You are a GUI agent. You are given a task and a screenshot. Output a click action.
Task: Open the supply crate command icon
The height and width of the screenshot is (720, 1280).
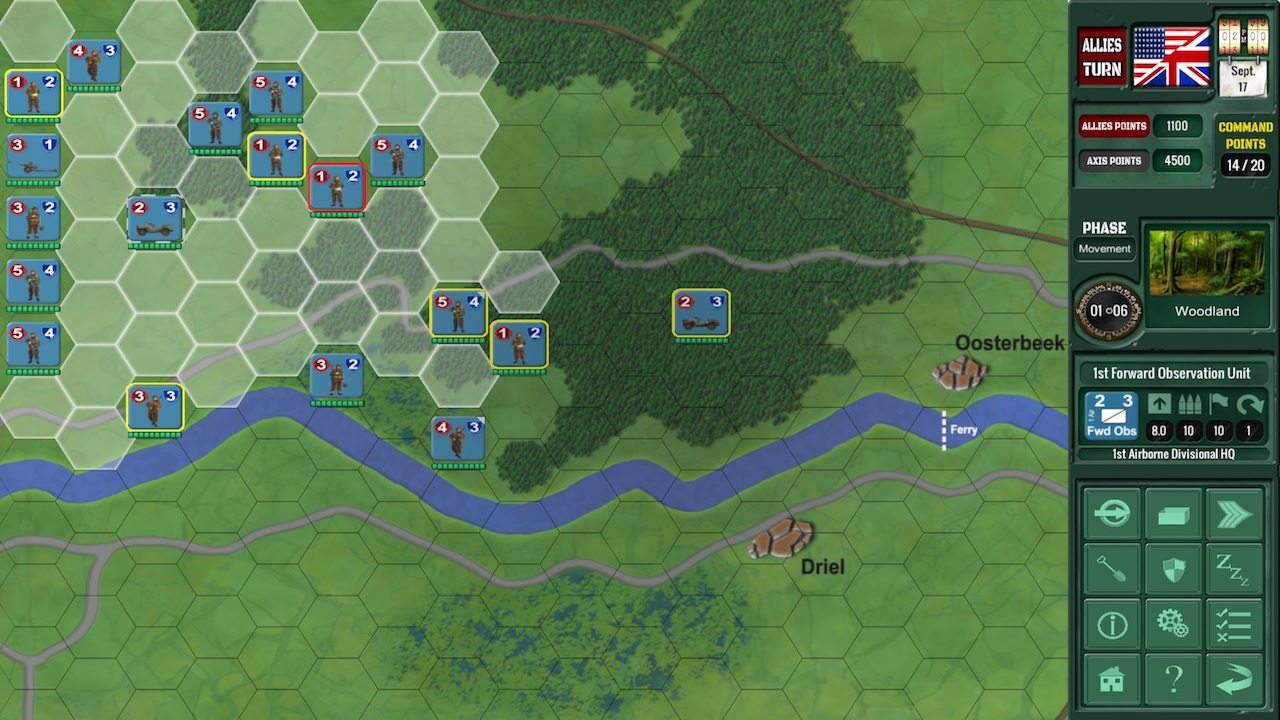(1173, 512)
